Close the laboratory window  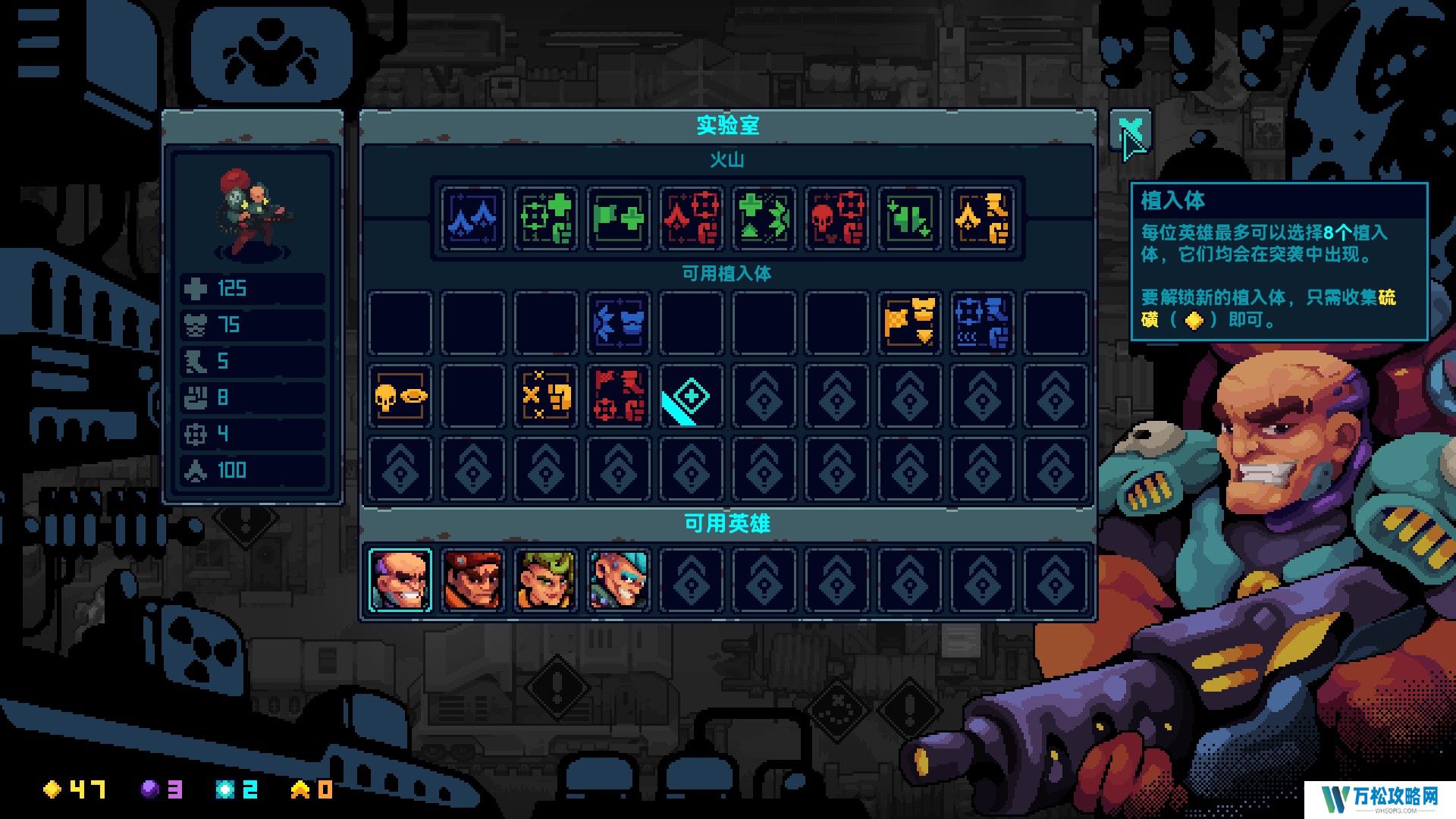pyautogui.click(x=1130, y=132)
